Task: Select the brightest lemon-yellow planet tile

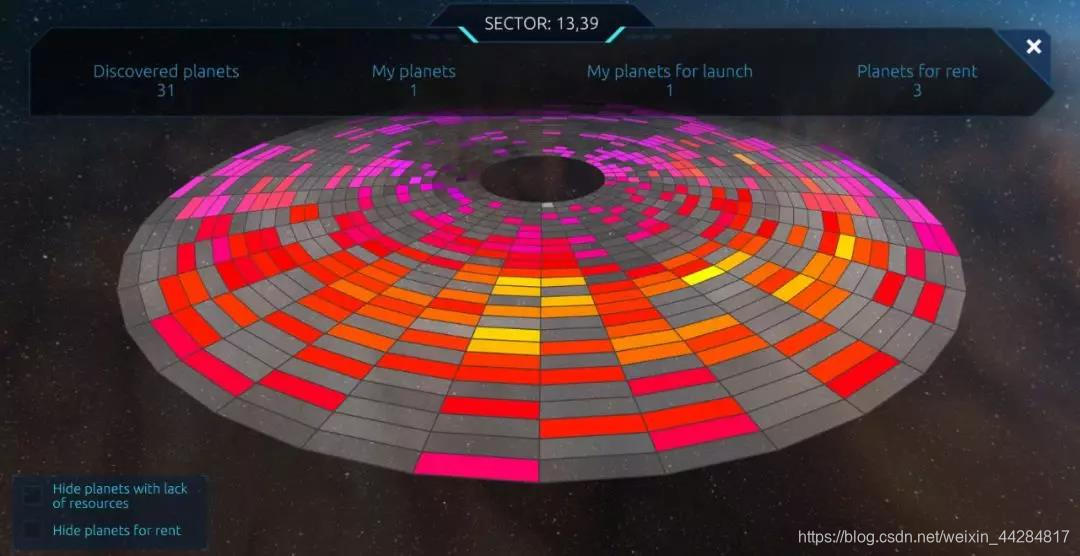Action: [x=703, y=274]
